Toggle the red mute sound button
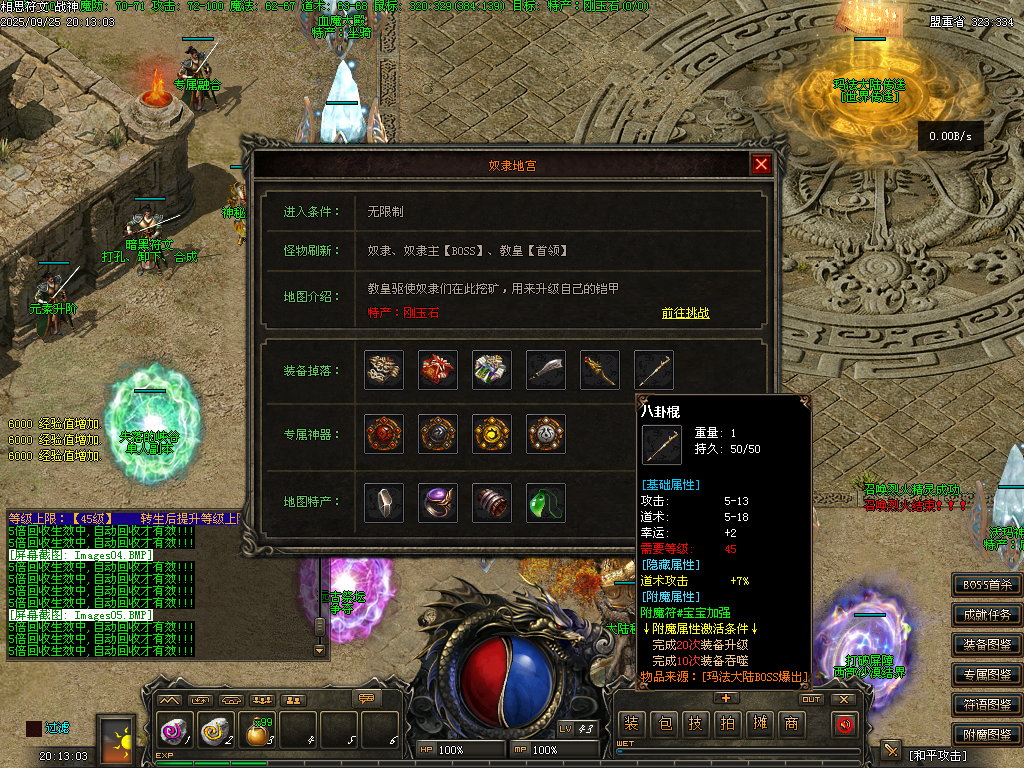 845,724
